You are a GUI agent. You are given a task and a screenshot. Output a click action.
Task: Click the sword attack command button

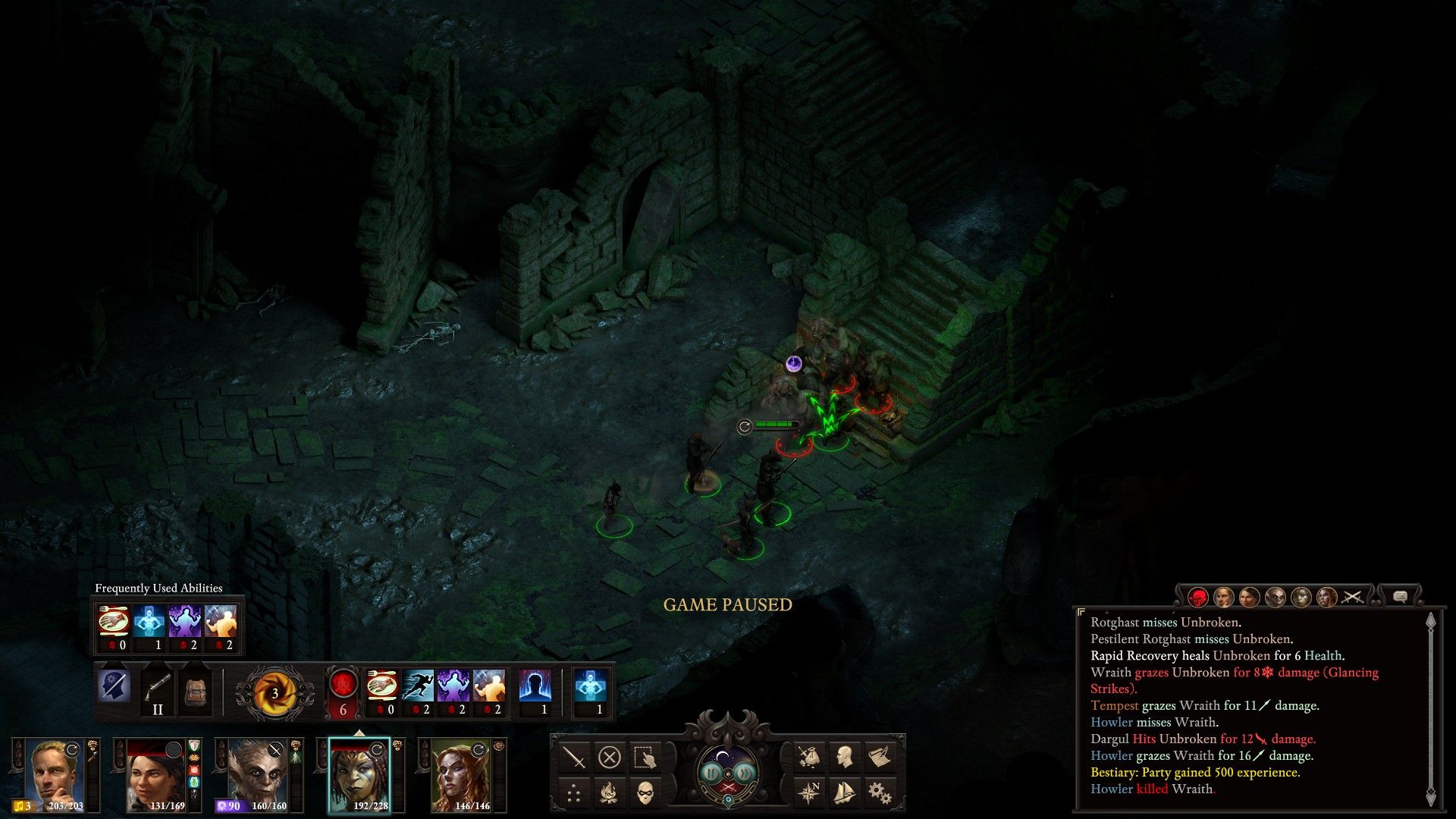tap(574, 757)
